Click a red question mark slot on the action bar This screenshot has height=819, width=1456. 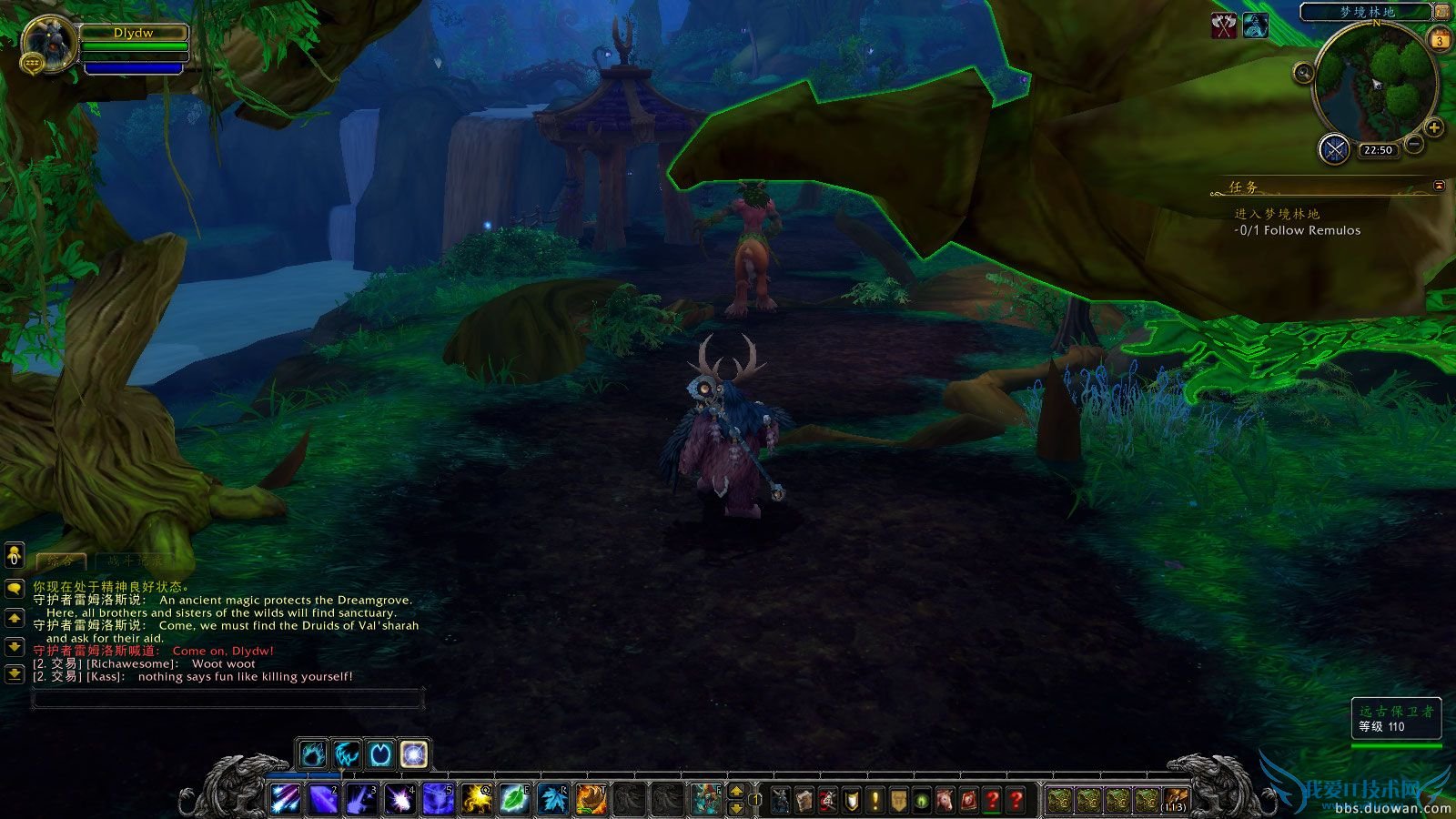(992, 801)
